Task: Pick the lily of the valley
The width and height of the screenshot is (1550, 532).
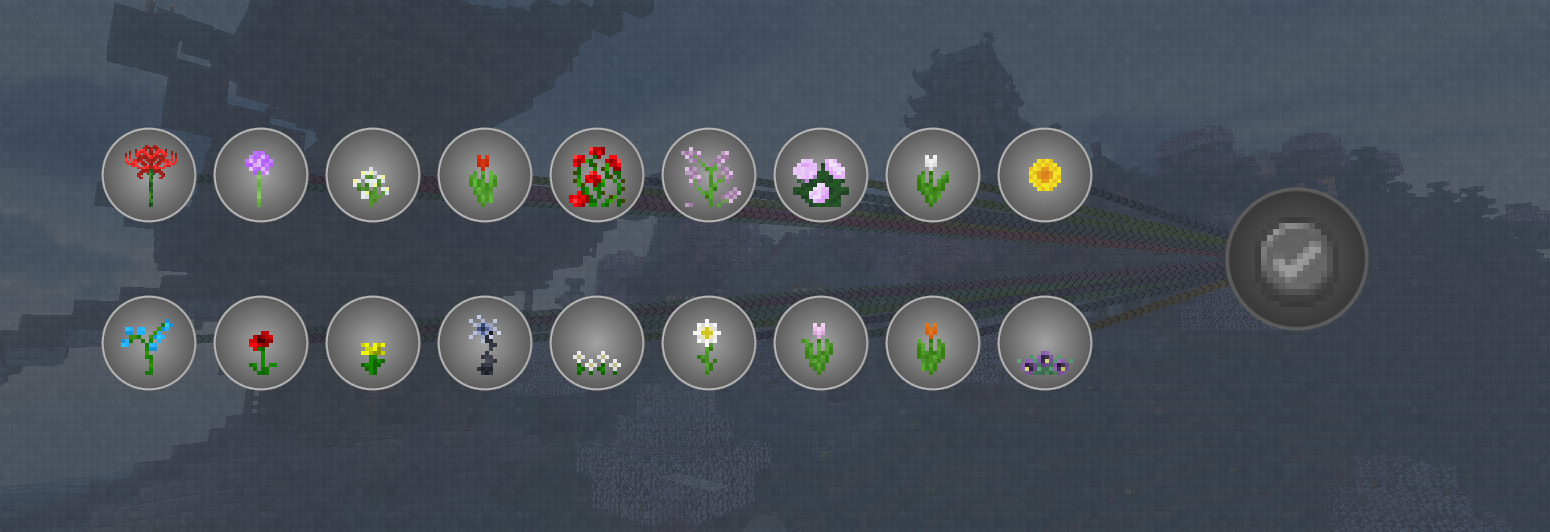Action: (373, 175)
